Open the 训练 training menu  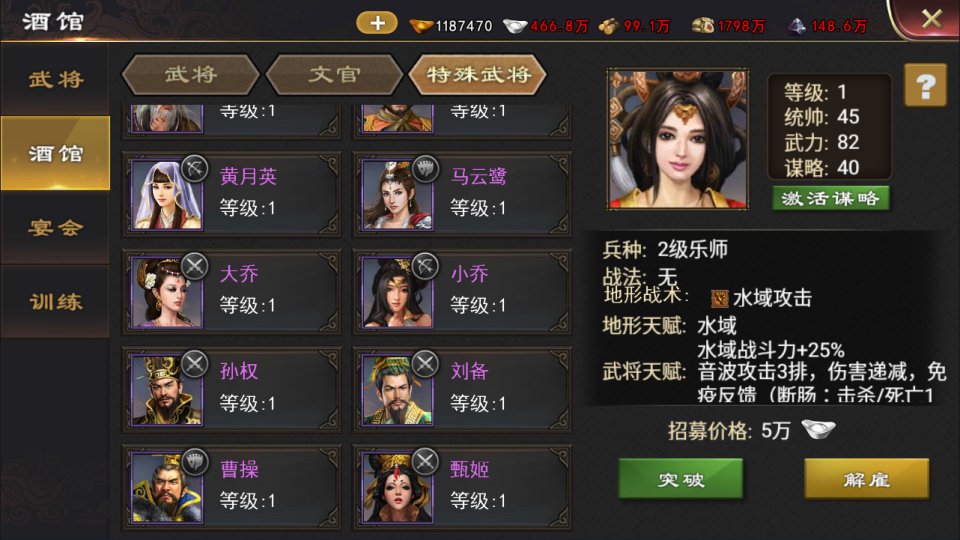point(55,301)
